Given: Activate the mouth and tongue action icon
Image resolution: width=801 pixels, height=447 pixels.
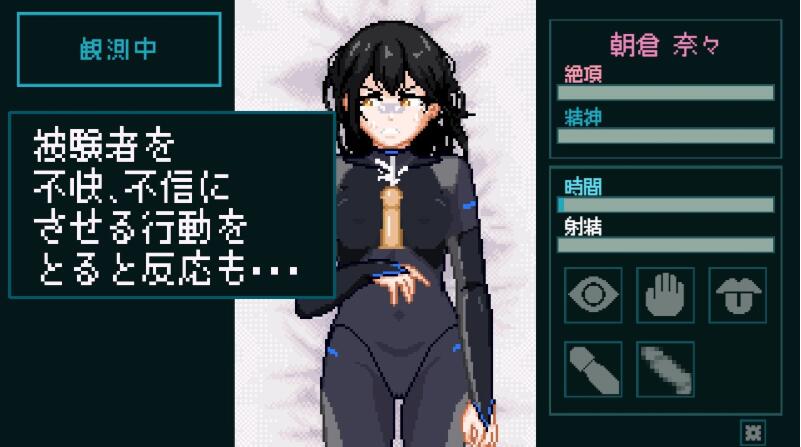Looking at the screenshot, I should point(737,295).
